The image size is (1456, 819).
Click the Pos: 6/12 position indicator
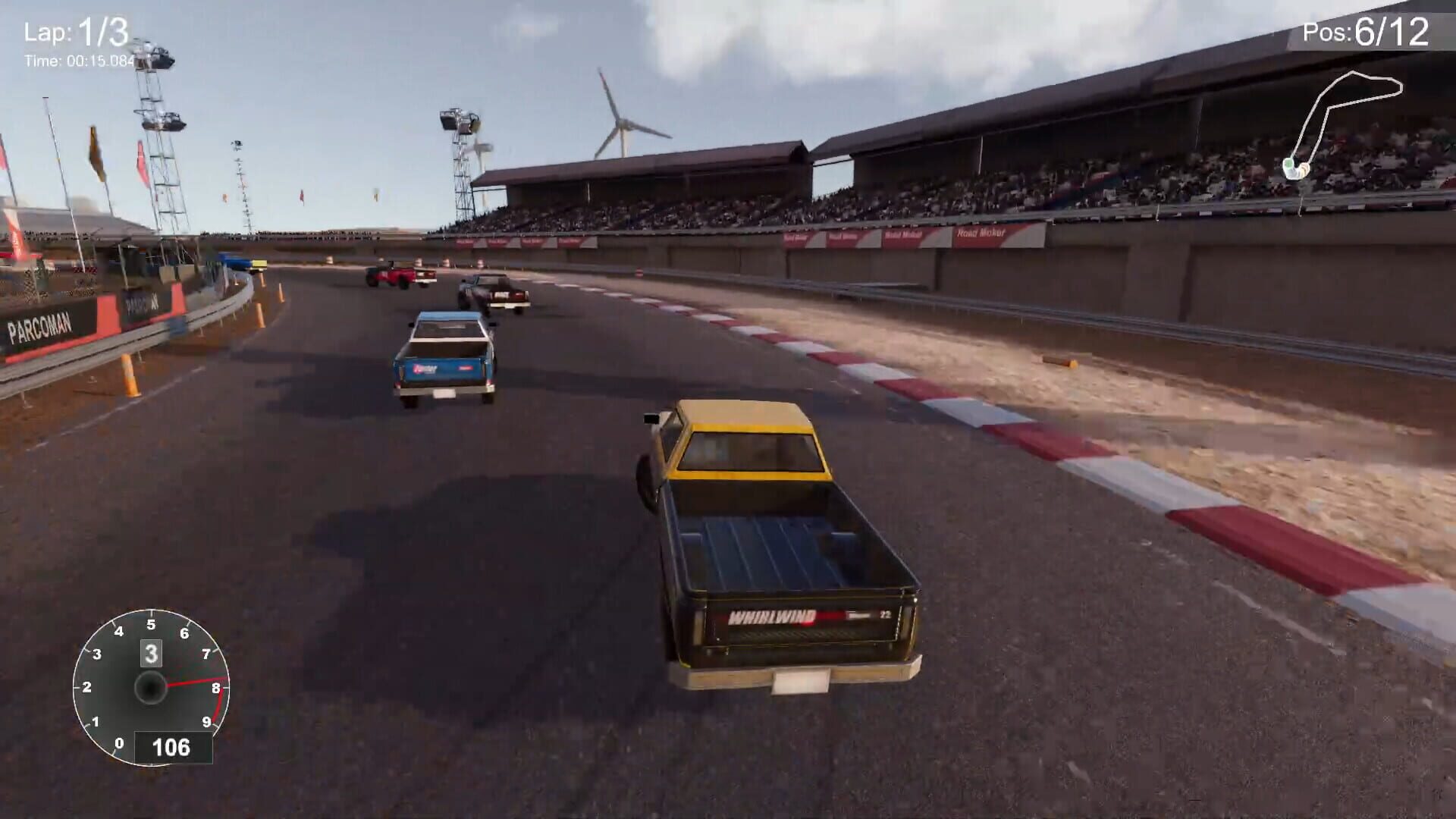coord(1363,32)
